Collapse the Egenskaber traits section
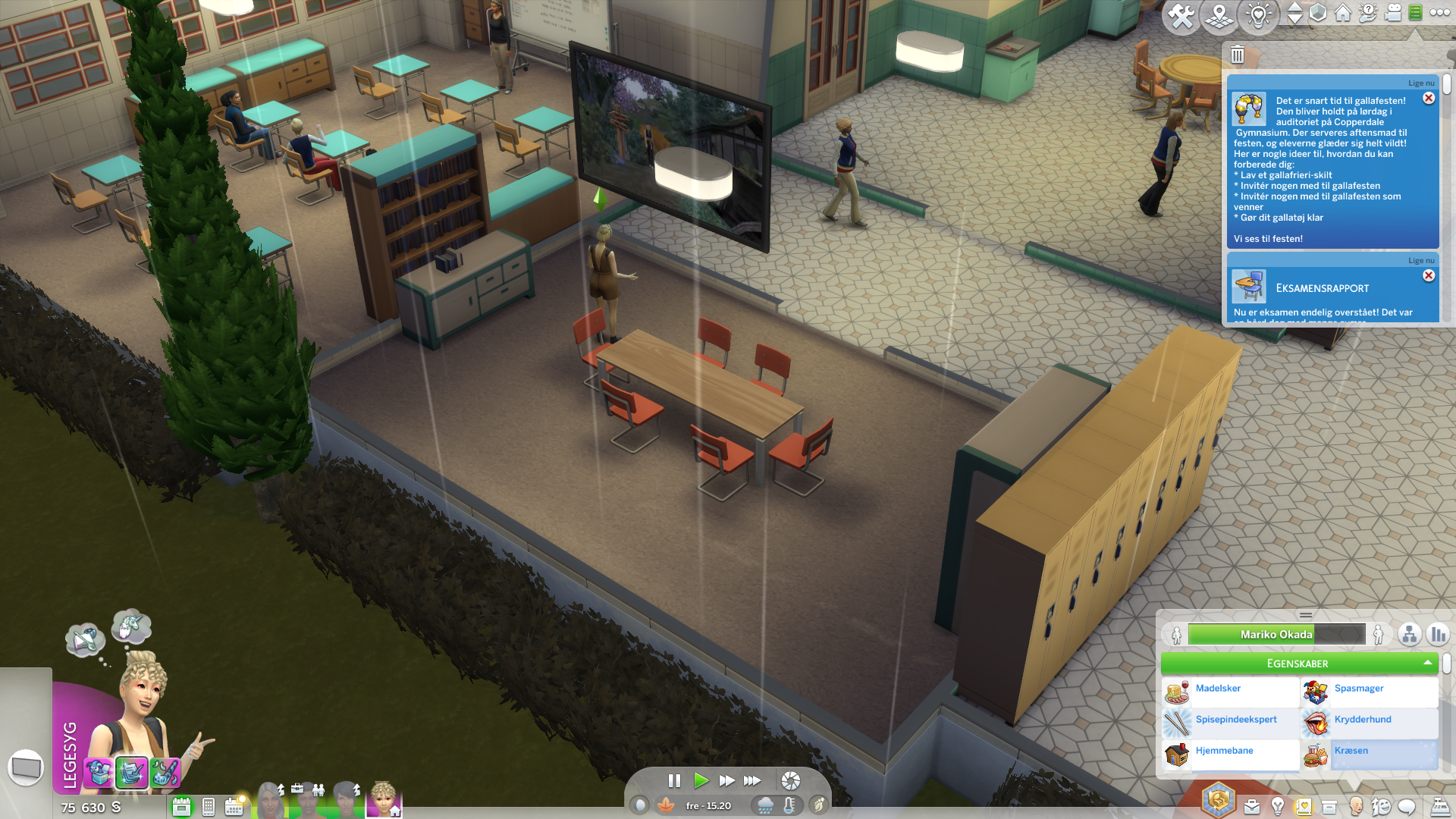This screenshot has width=1456, height=819. click(x=1428, y=664)
